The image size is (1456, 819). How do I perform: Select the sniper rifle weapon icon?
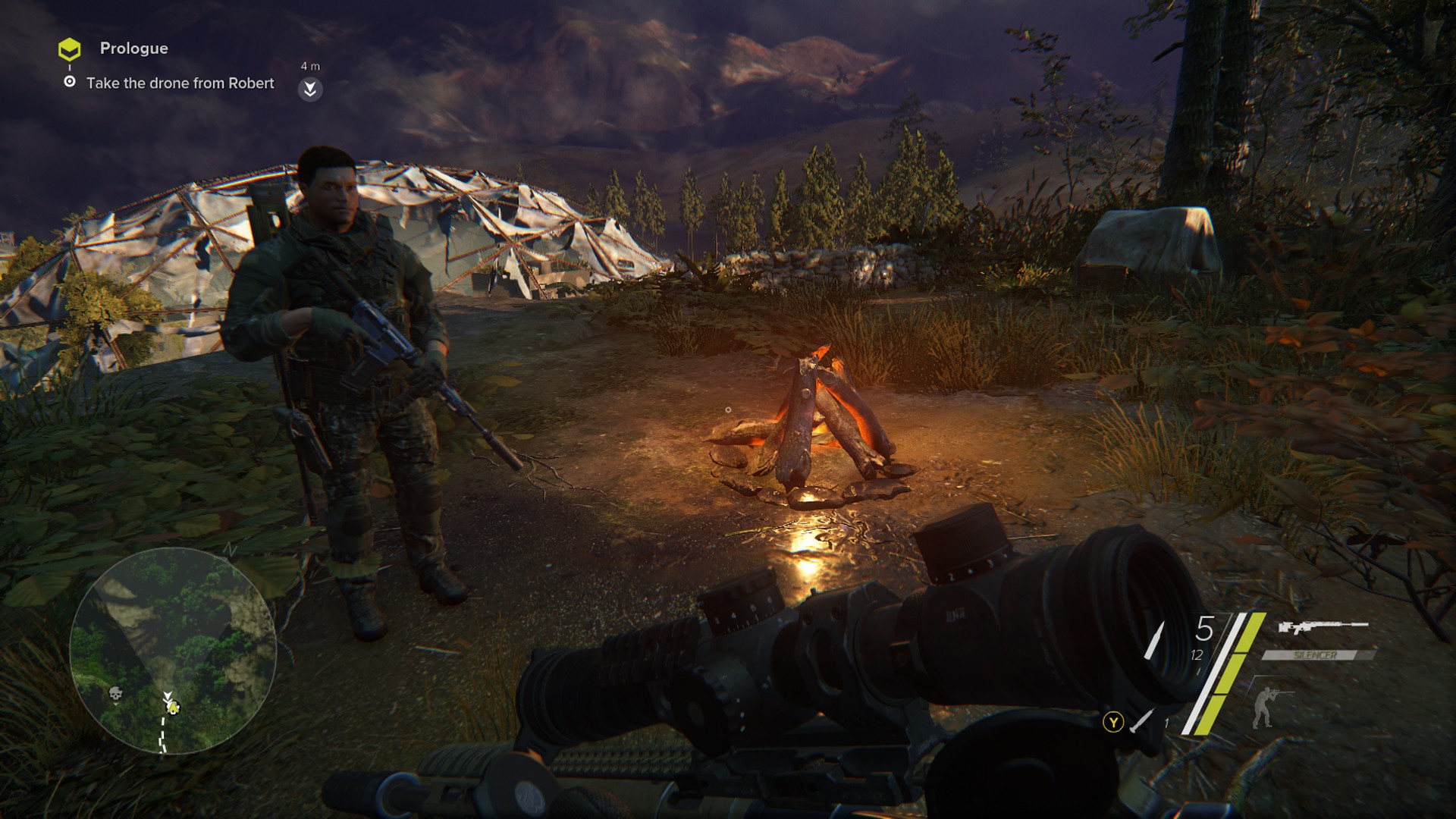1323,627
